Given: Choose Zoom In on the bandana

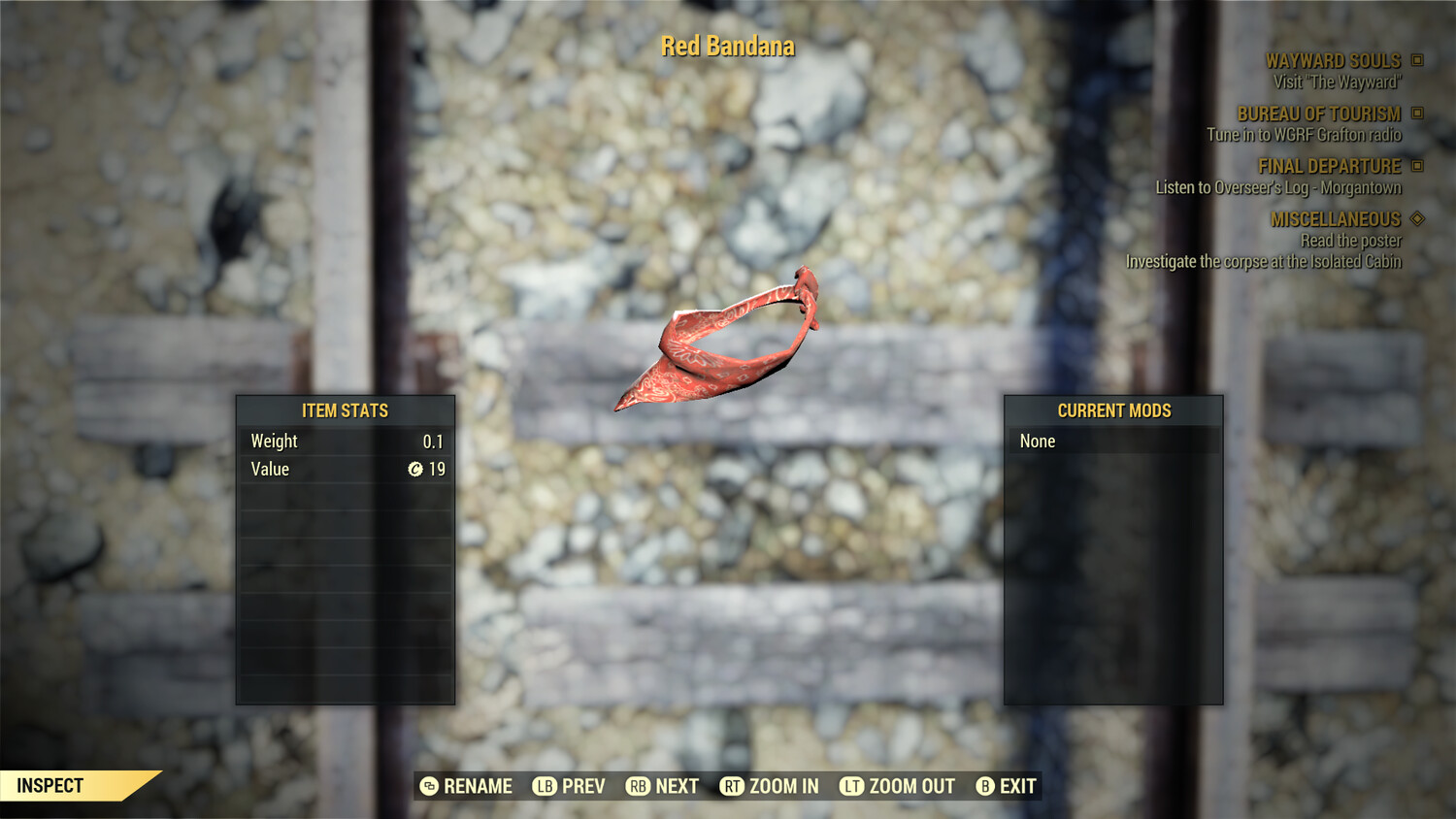Looking at the screenshot, I should pos(770,786).
